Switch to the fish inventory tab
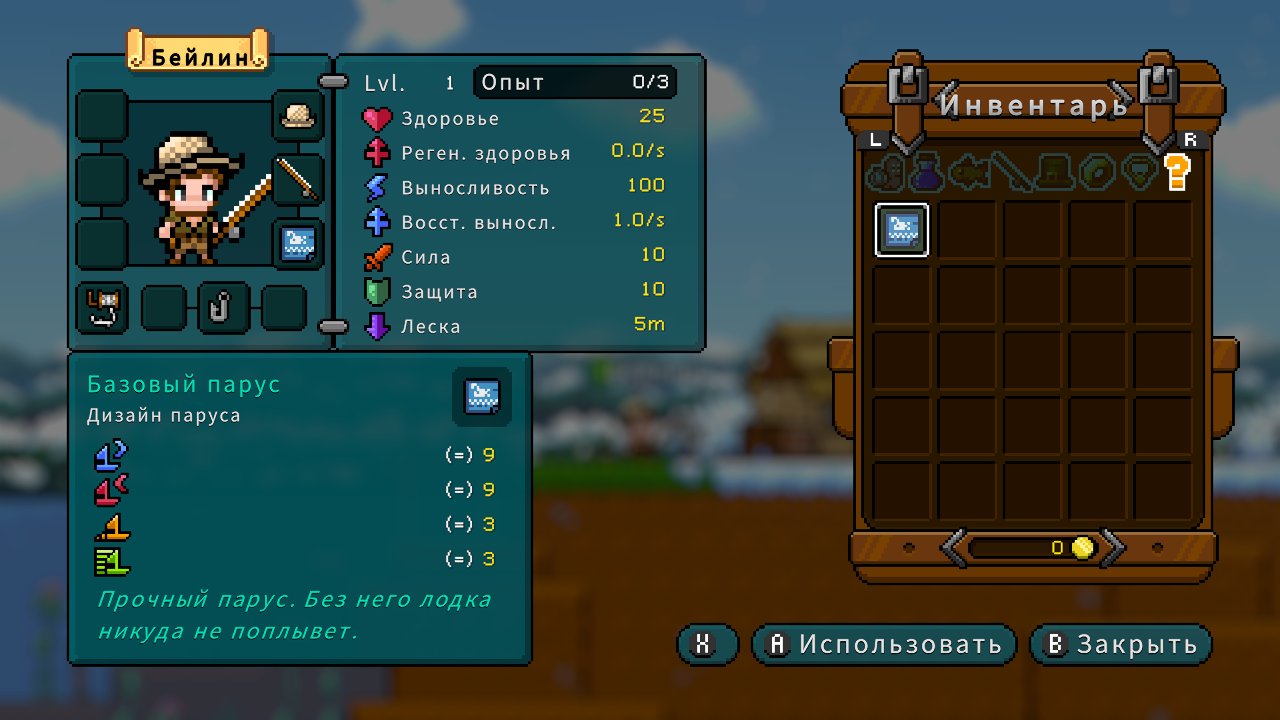Image resolution: width=1280 pixels, height=720 pixels. tap(969, 172)
